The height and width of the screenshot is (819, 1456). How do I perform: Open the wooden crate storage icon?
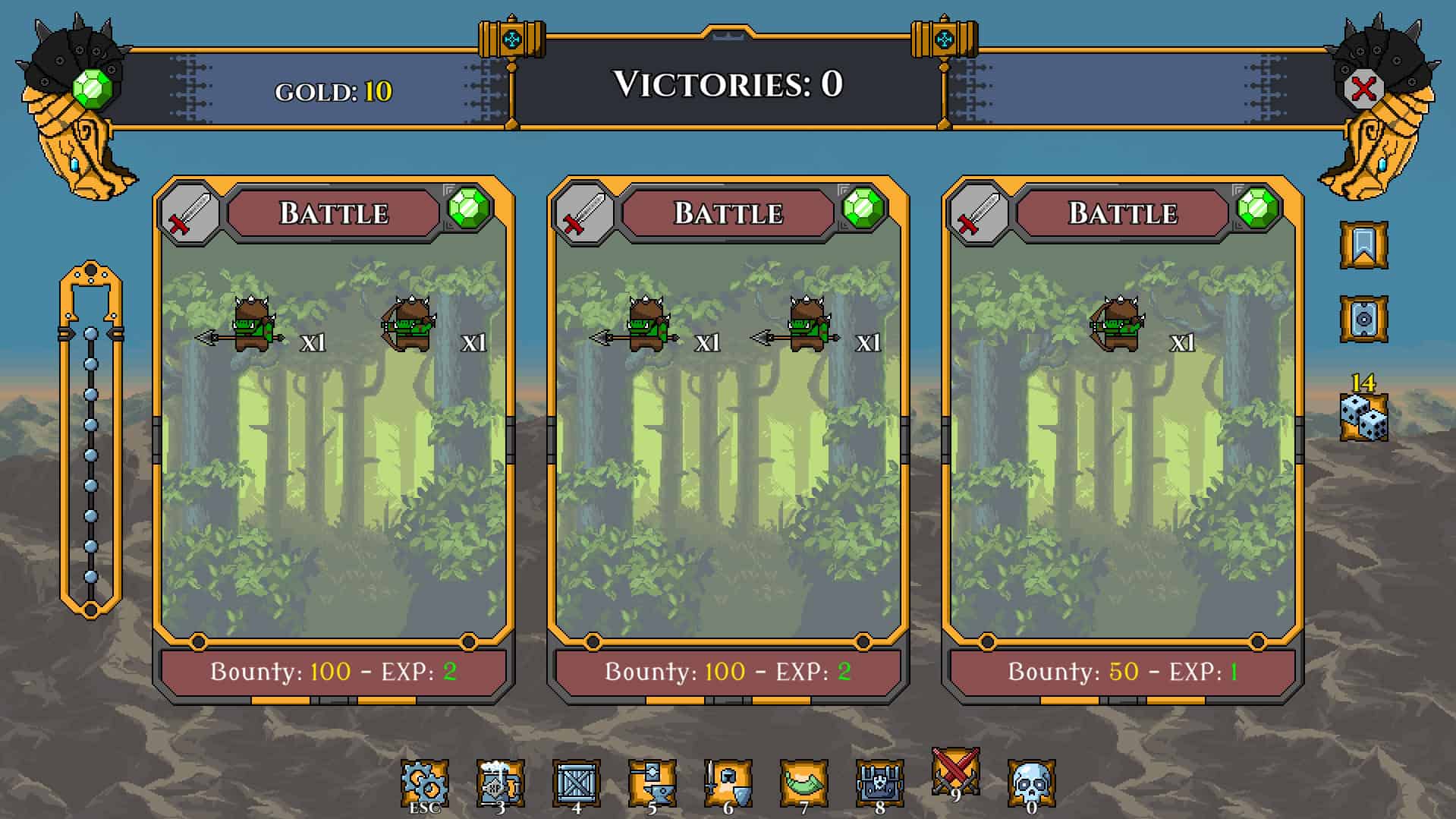pos(576,783)
